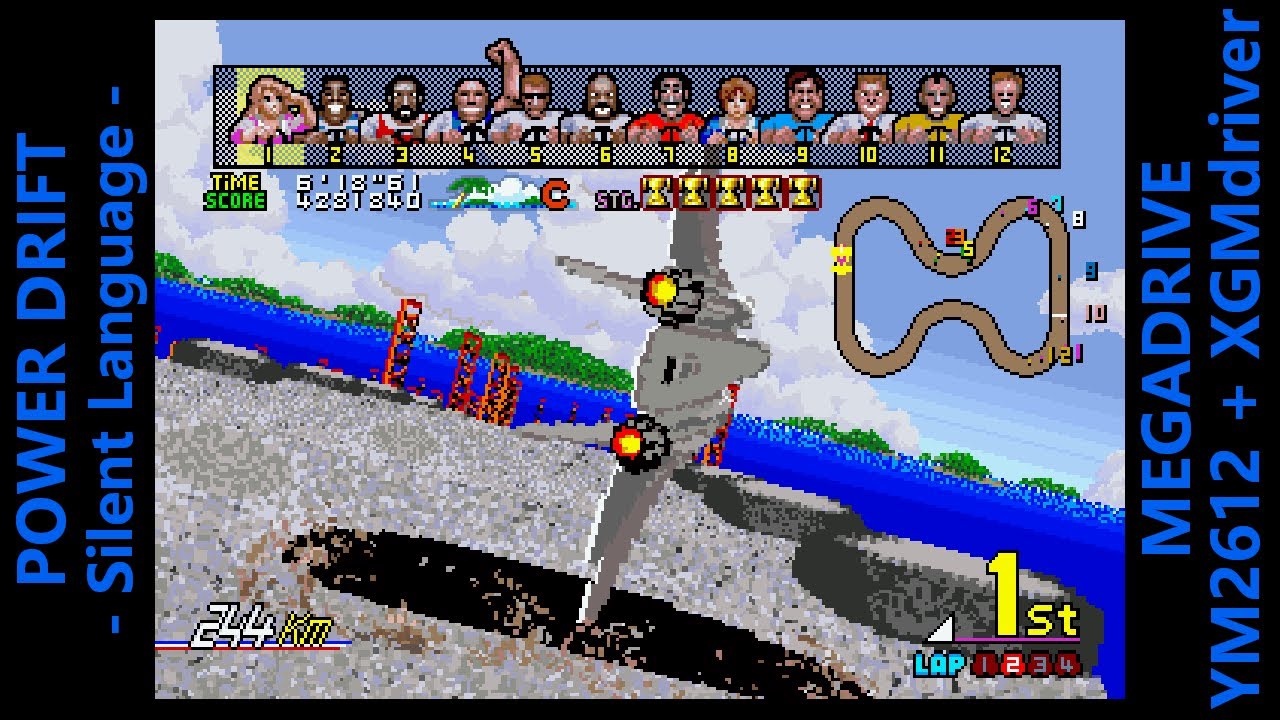Image resolution: width=1280 pixels, height=720 pixels.
Task: Click the first gold stage trophy icon
Action: click(x=657, y=192)
